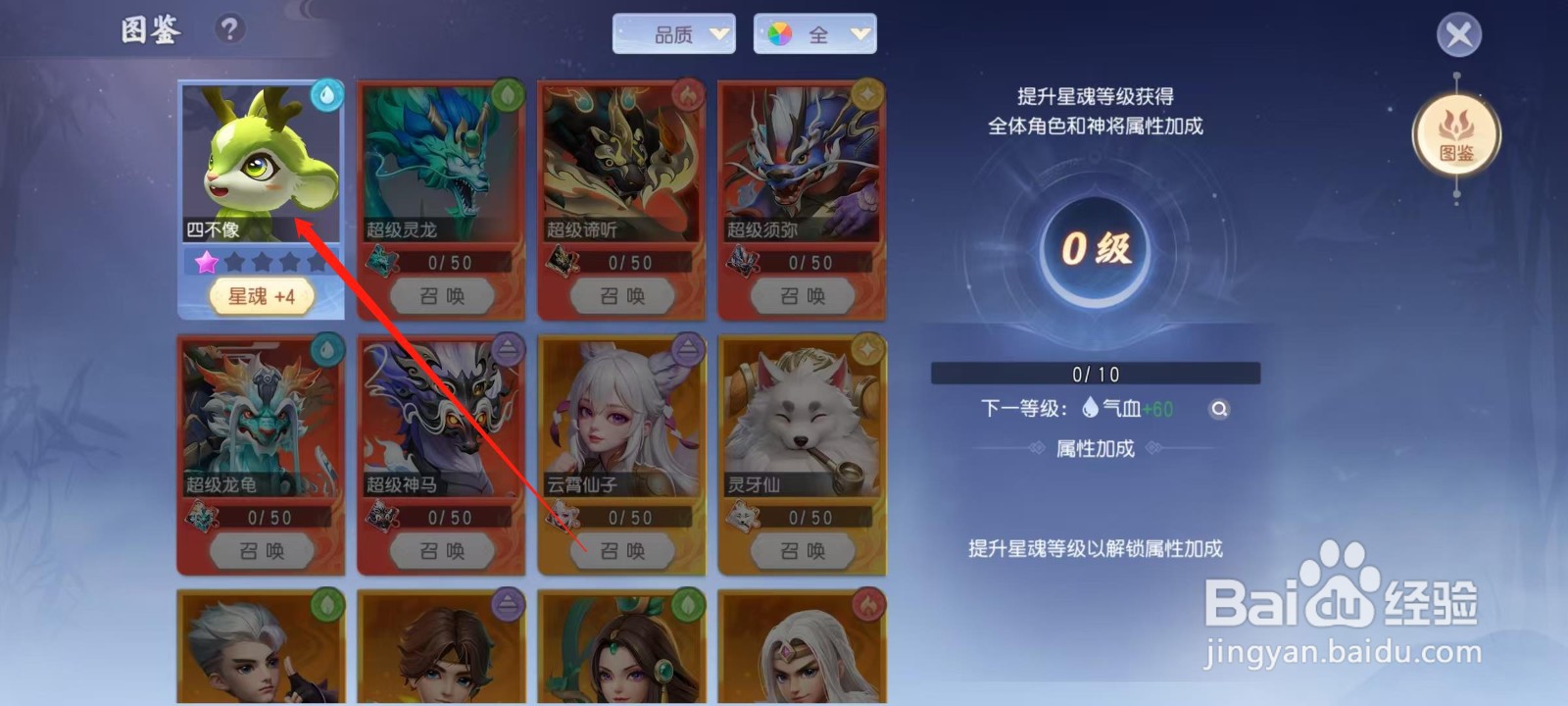Open the 品质 quality filter dropdown
1568x706 pixels.
coord(674,32)
